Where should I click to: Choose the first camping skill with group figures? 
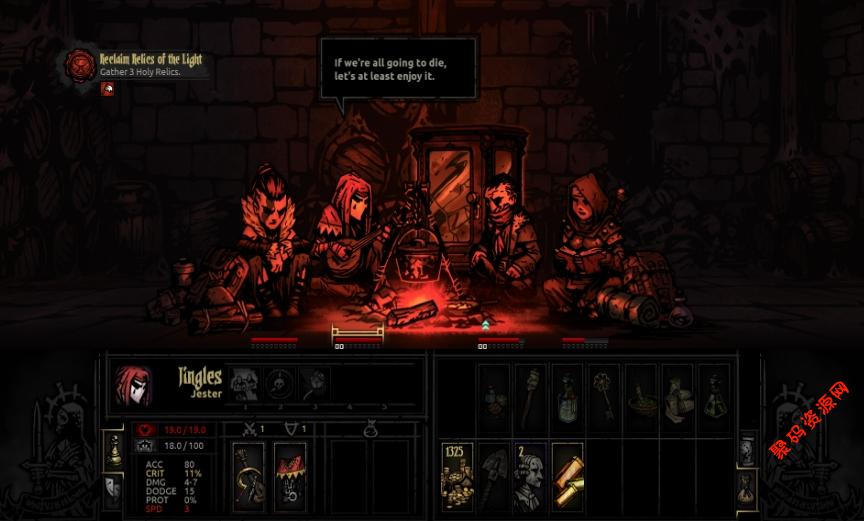tap(244, 383)
